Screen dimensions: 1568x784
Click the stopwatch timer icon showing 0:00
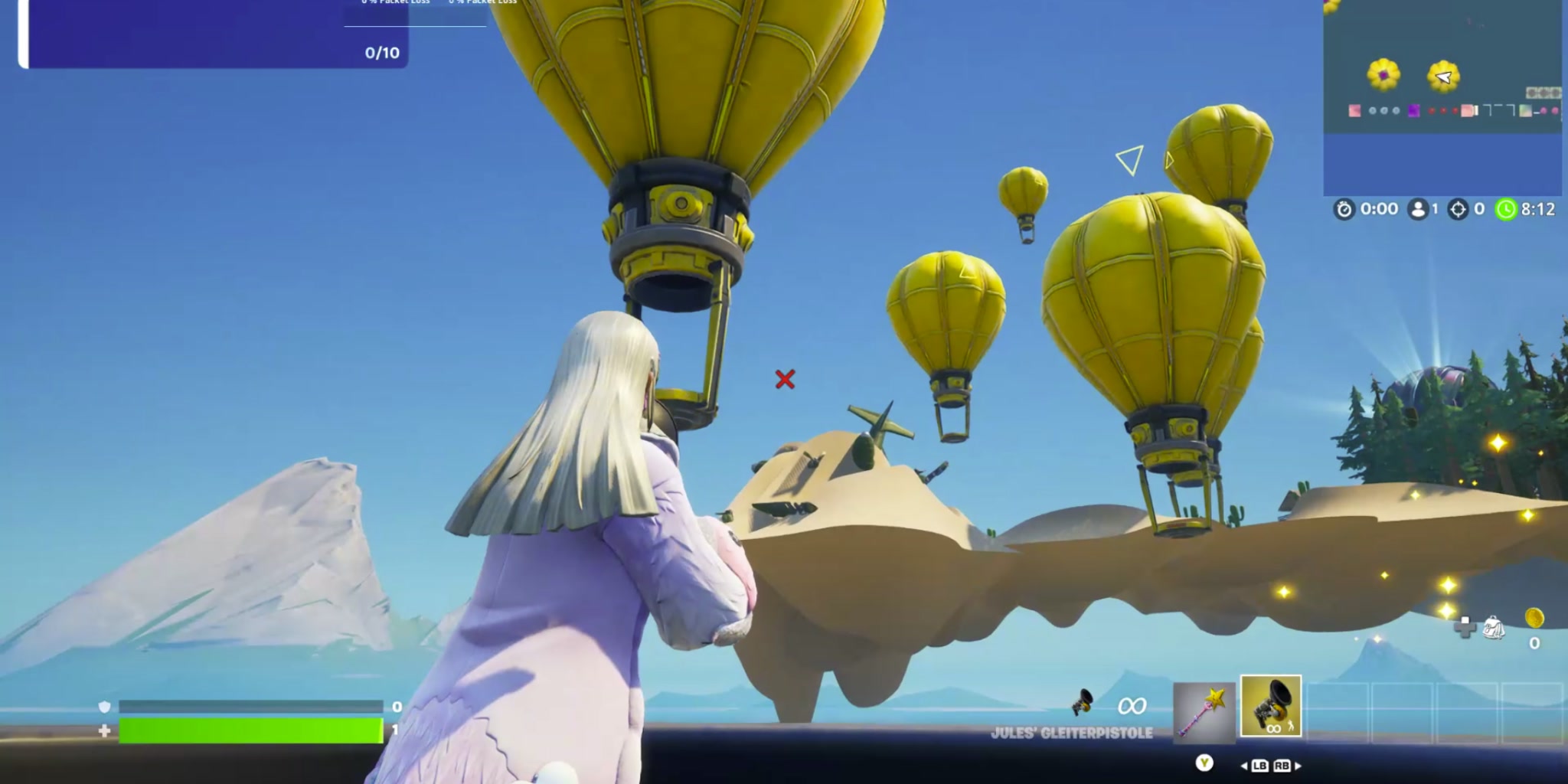(1344, 208)
